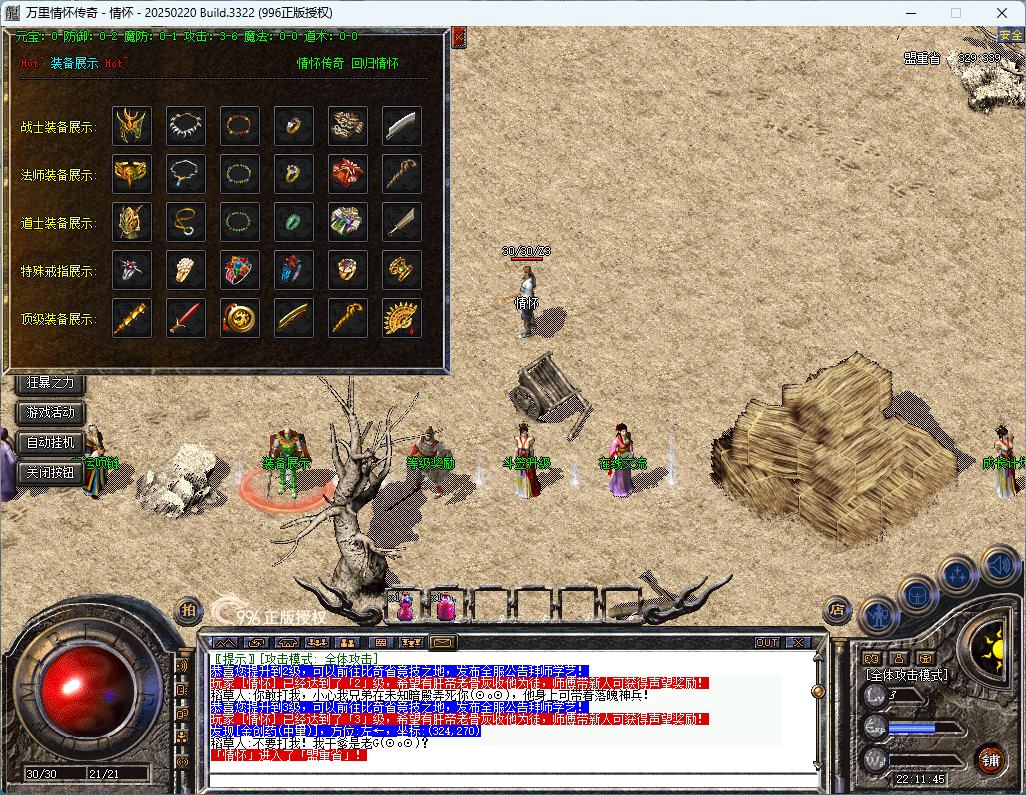Viewport: 1026px width, 795px height.
Task: Open the character equipment round button
Action: pos(877,614)
